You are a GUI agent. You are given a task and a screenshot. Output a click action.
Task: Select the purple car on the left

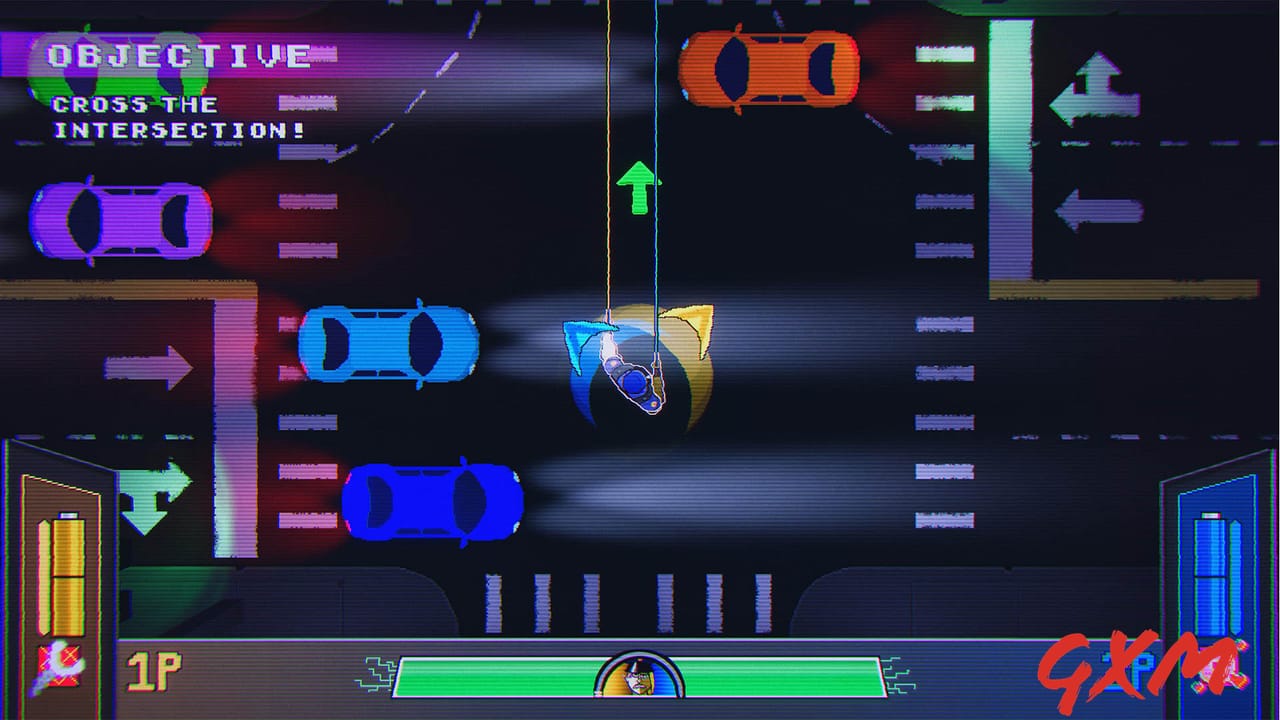click(120, 218)
